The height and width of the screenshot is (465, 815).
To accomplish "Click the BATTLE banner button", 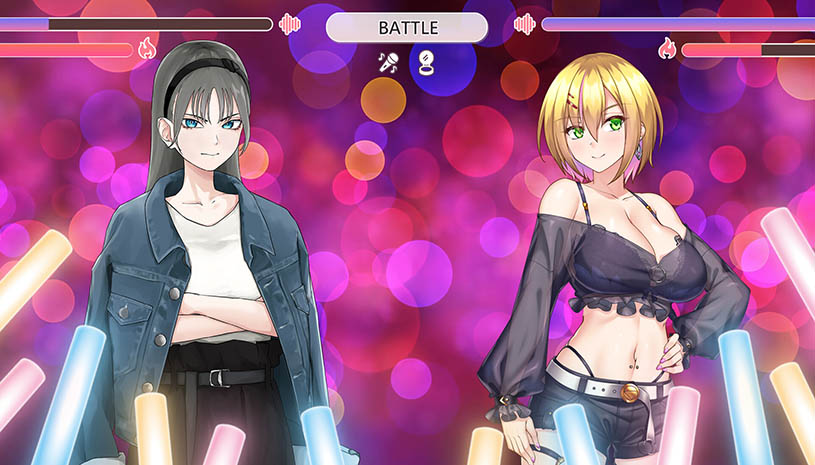I will coord(407,28).
